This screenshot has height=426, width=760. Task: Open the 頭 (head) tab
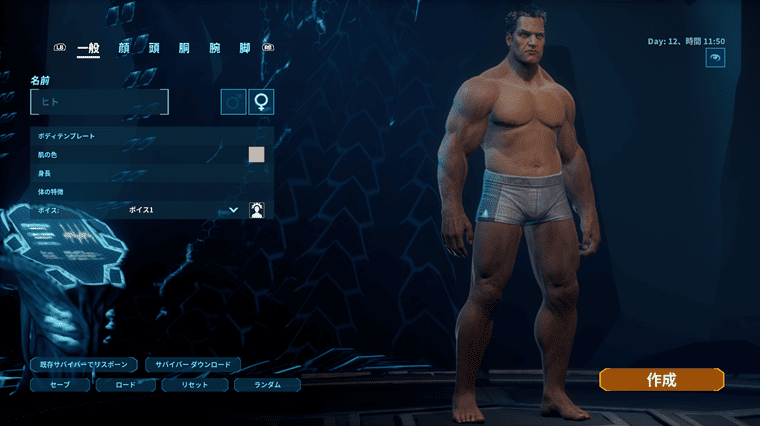154,48
